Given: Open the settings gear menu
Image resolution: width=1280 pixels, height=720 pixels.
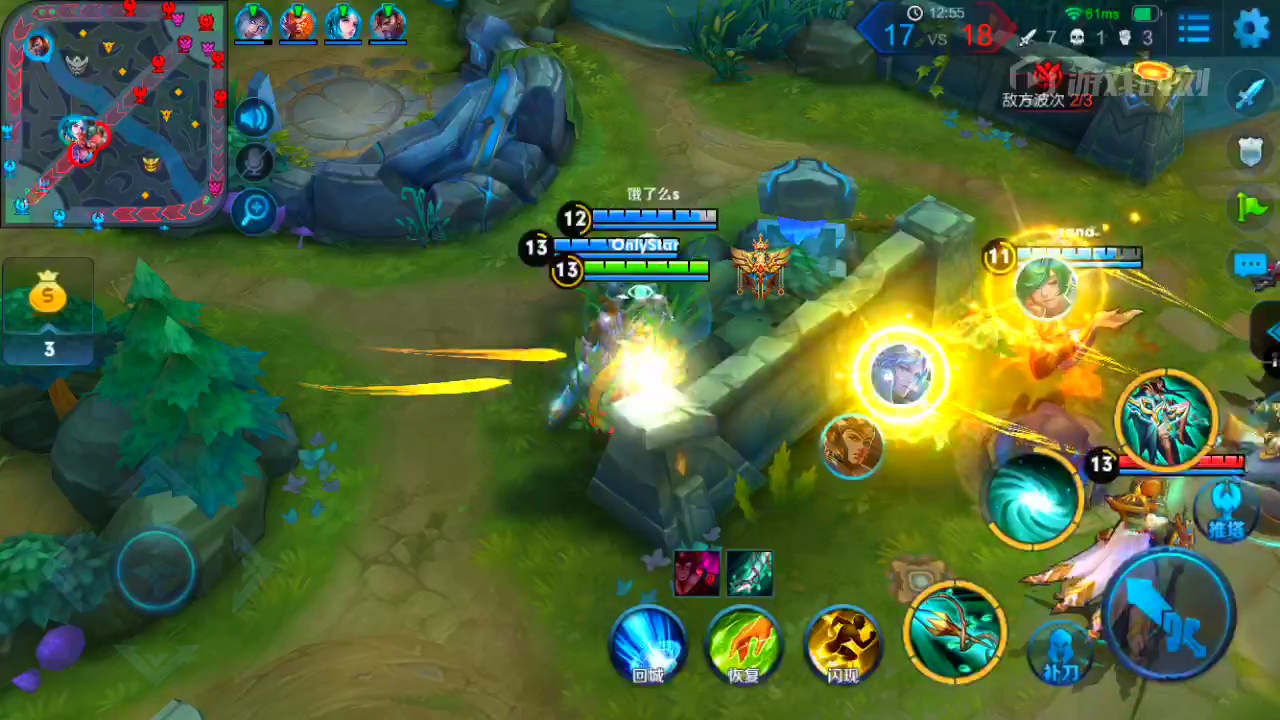Looking at the screenshot, I should tap(1250, 28).
